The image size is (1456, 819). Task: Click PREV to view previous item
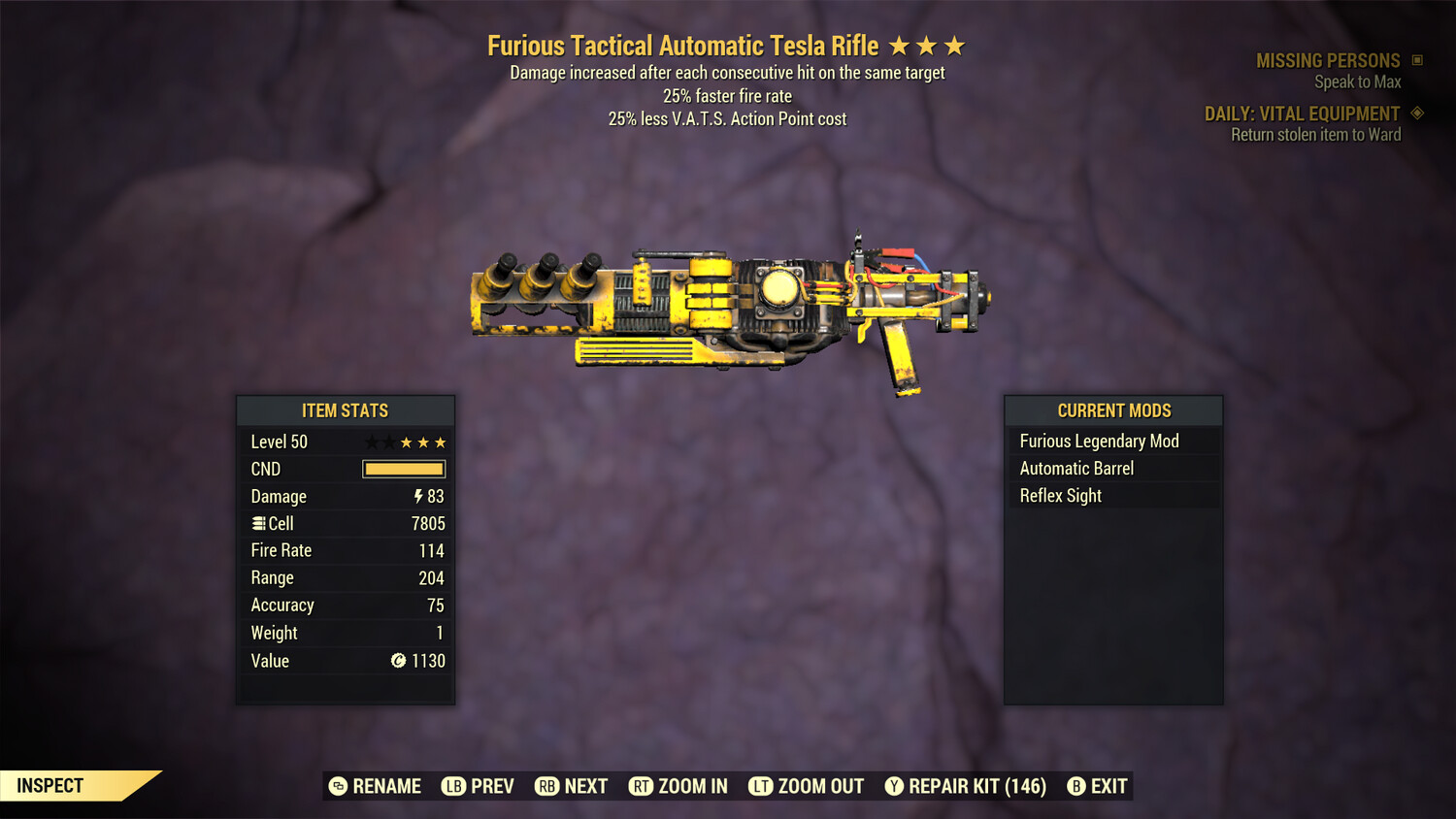coord(490,786)
